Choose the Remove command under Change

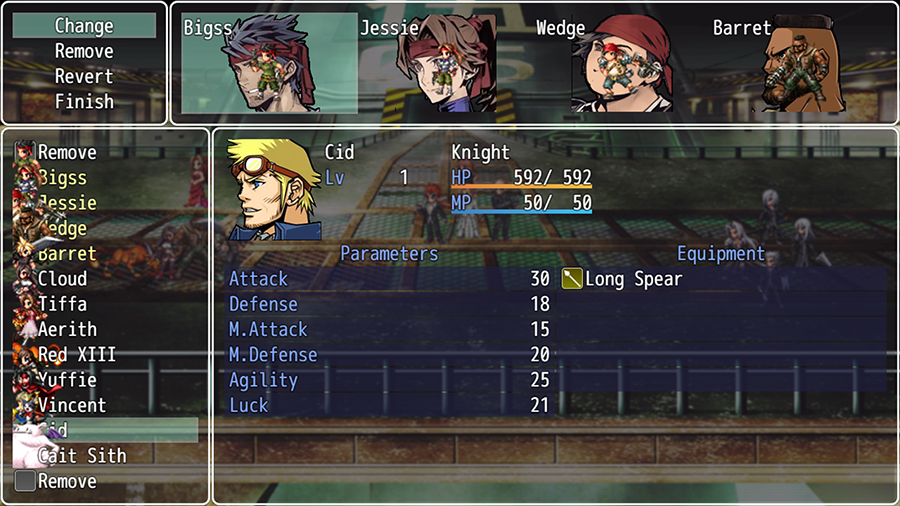click(x=84, y=51)
